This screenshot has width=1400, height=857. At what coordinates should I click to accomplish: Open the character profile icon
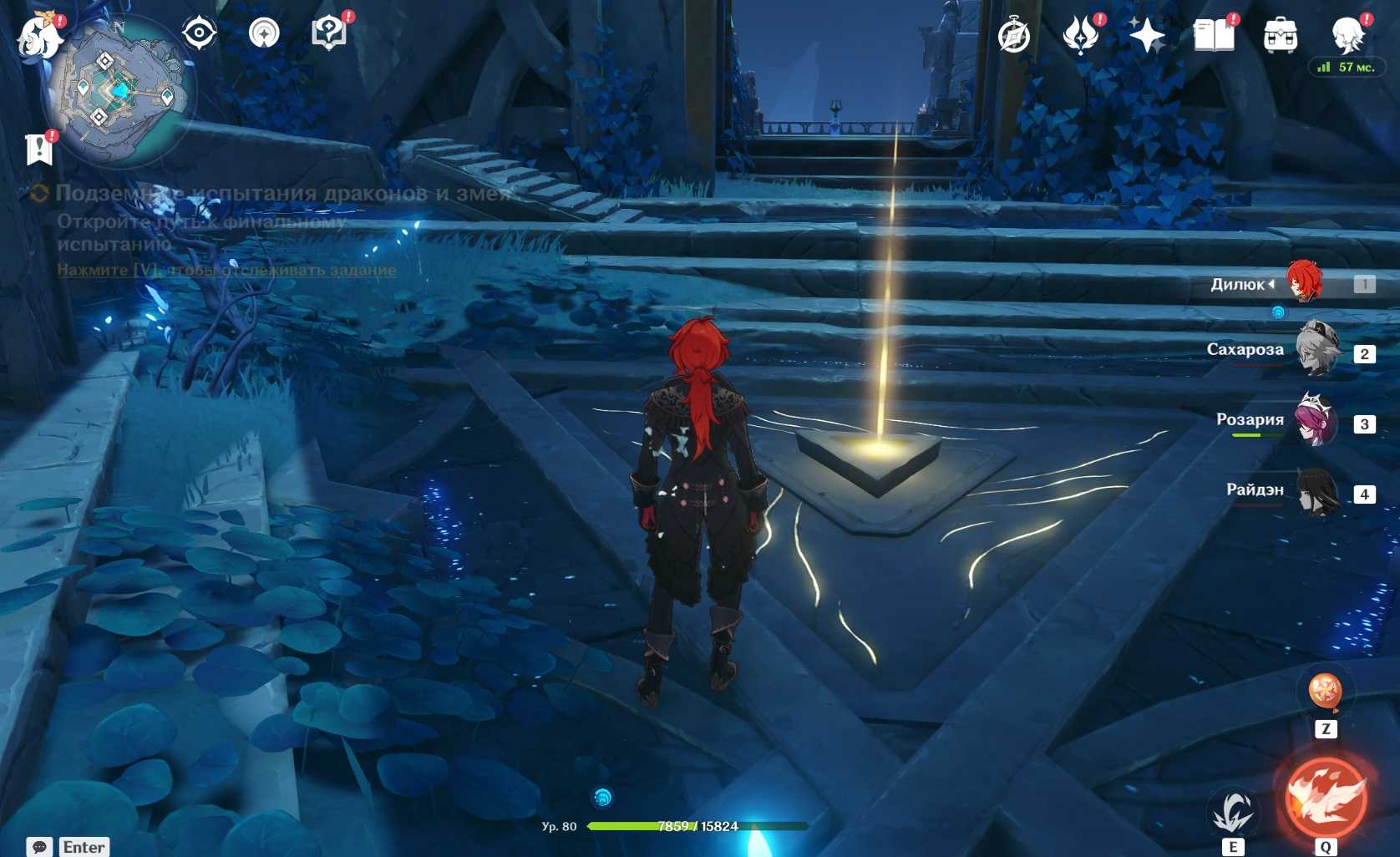1347,33
